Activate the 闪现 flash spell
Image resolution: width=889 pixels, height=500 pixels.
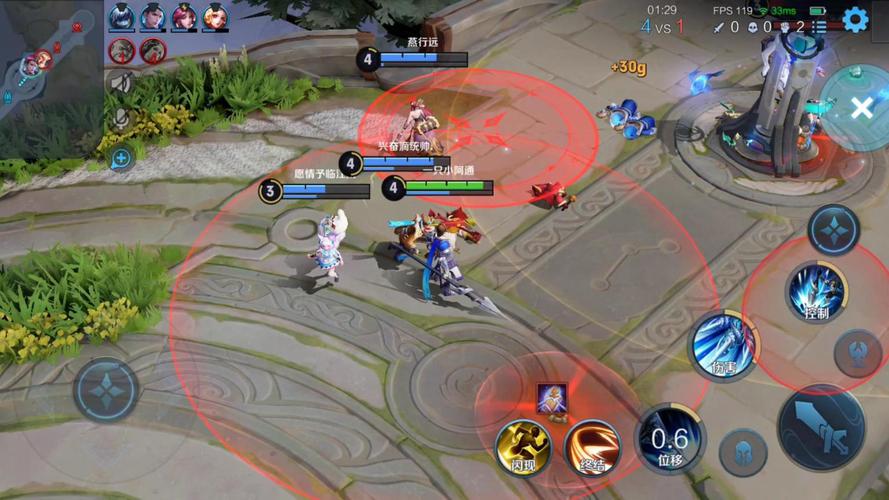(523, 446)
